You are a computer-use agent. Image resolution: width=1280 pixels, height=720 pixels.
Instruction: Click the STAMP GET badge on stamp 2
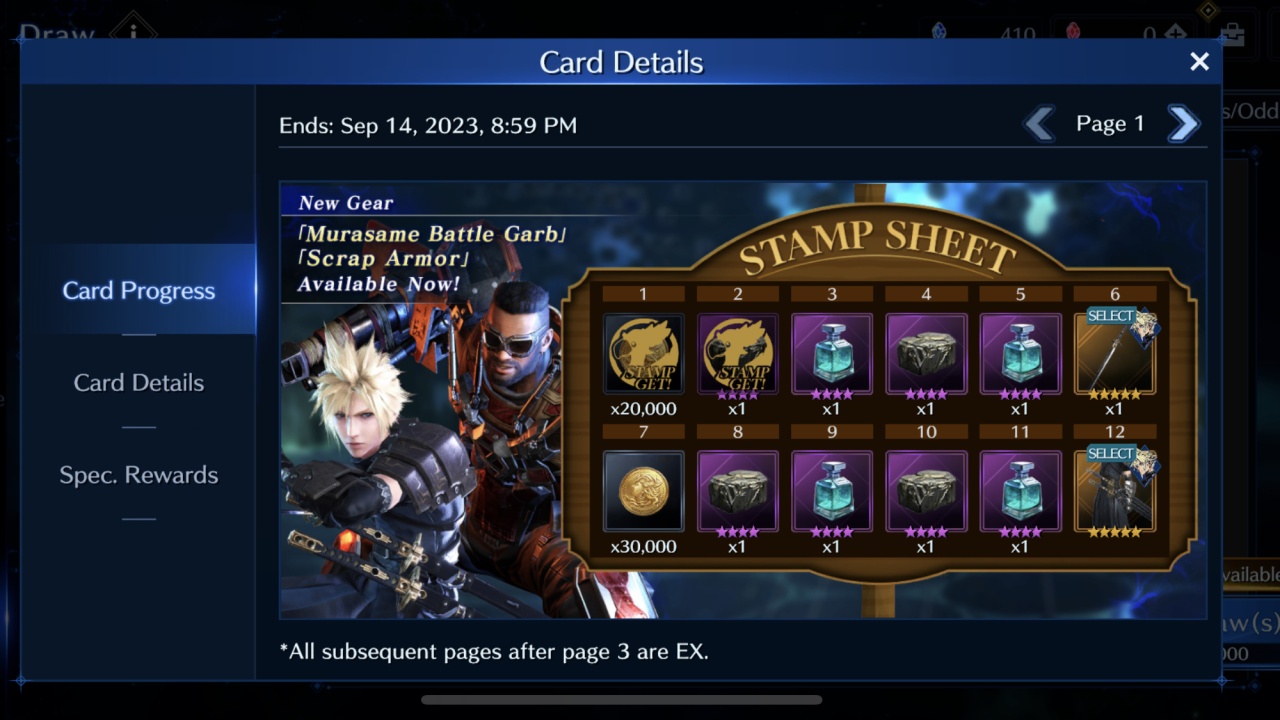(x=737, y=352)
